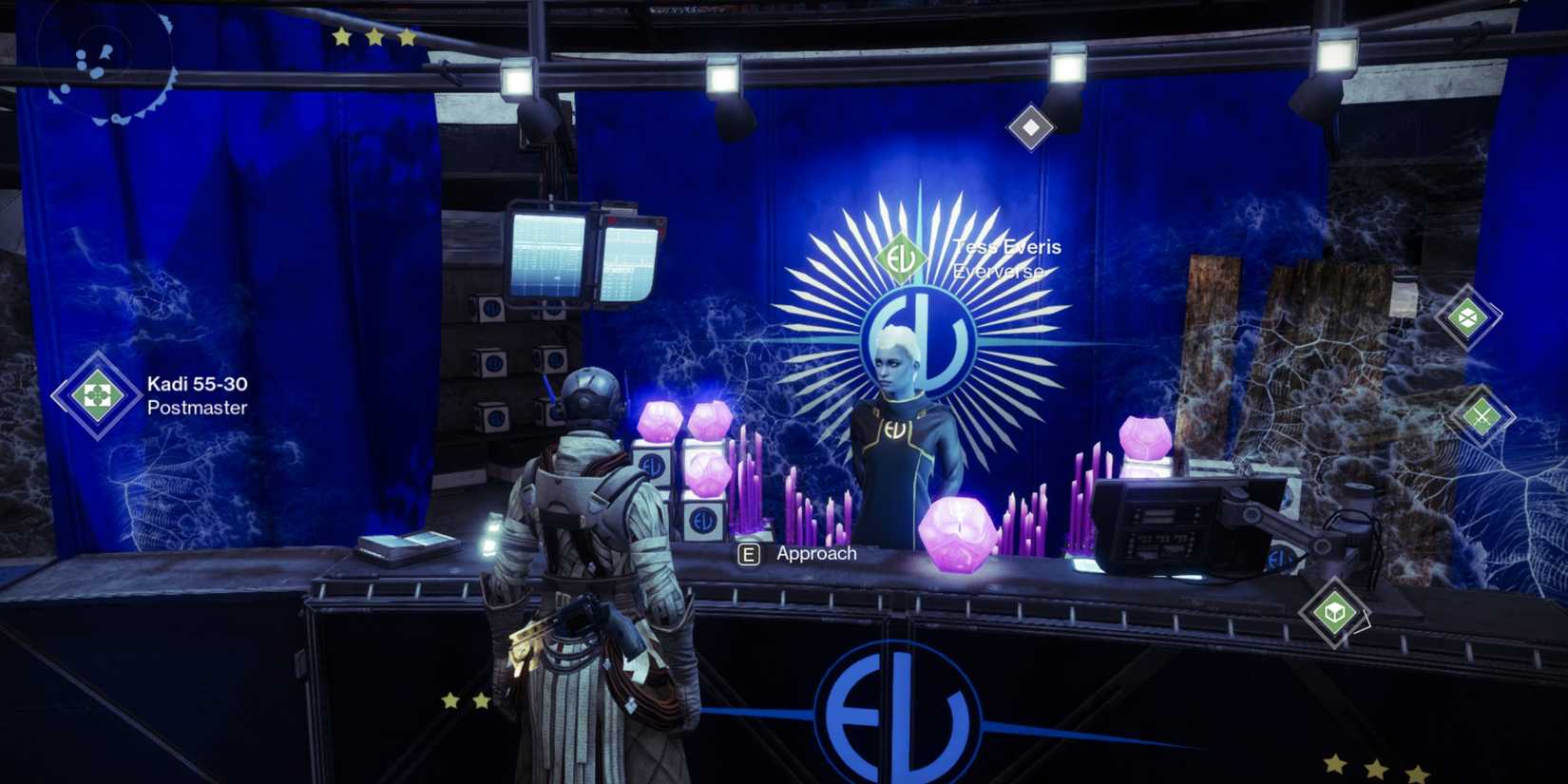The width and height of the screenshot is (1568, 784).
Task: Click the three gold stars in the top-left area
Action: coord(375,38)
